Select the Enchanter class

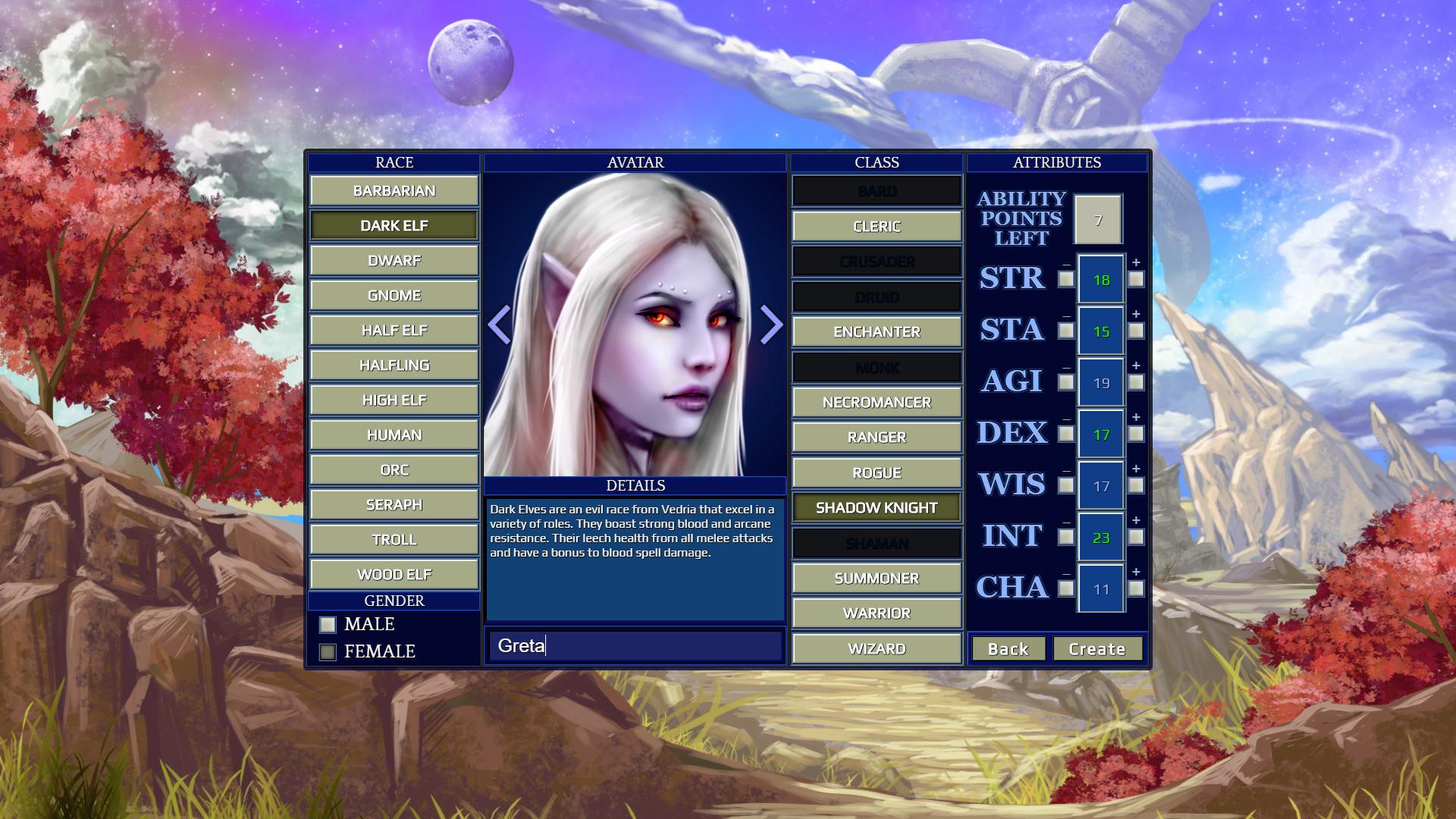click(877, 332)
